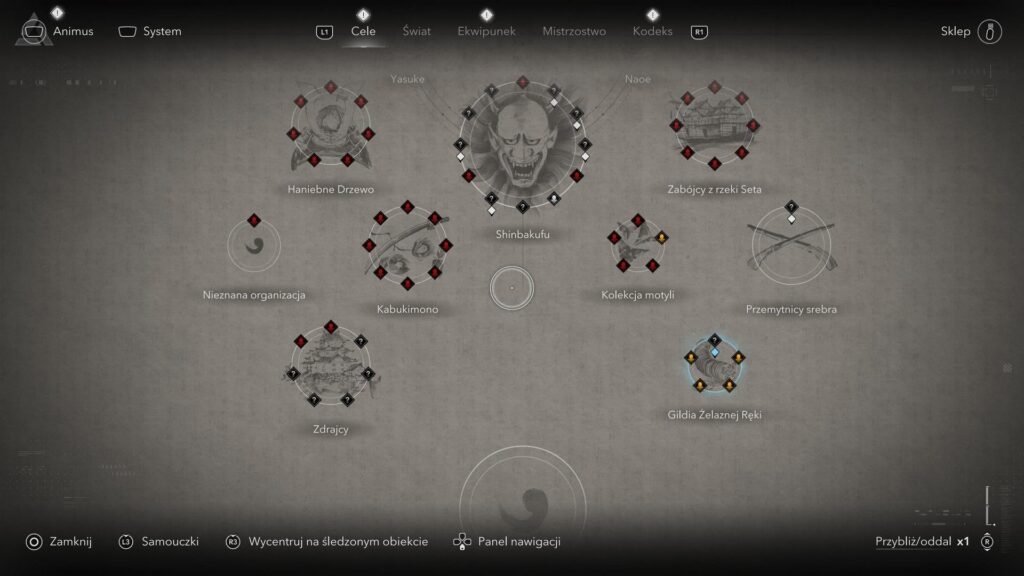This screenshot has height=576, width=1024.
Task: View the Kolekcja motyli group
Action: [637, 247]
